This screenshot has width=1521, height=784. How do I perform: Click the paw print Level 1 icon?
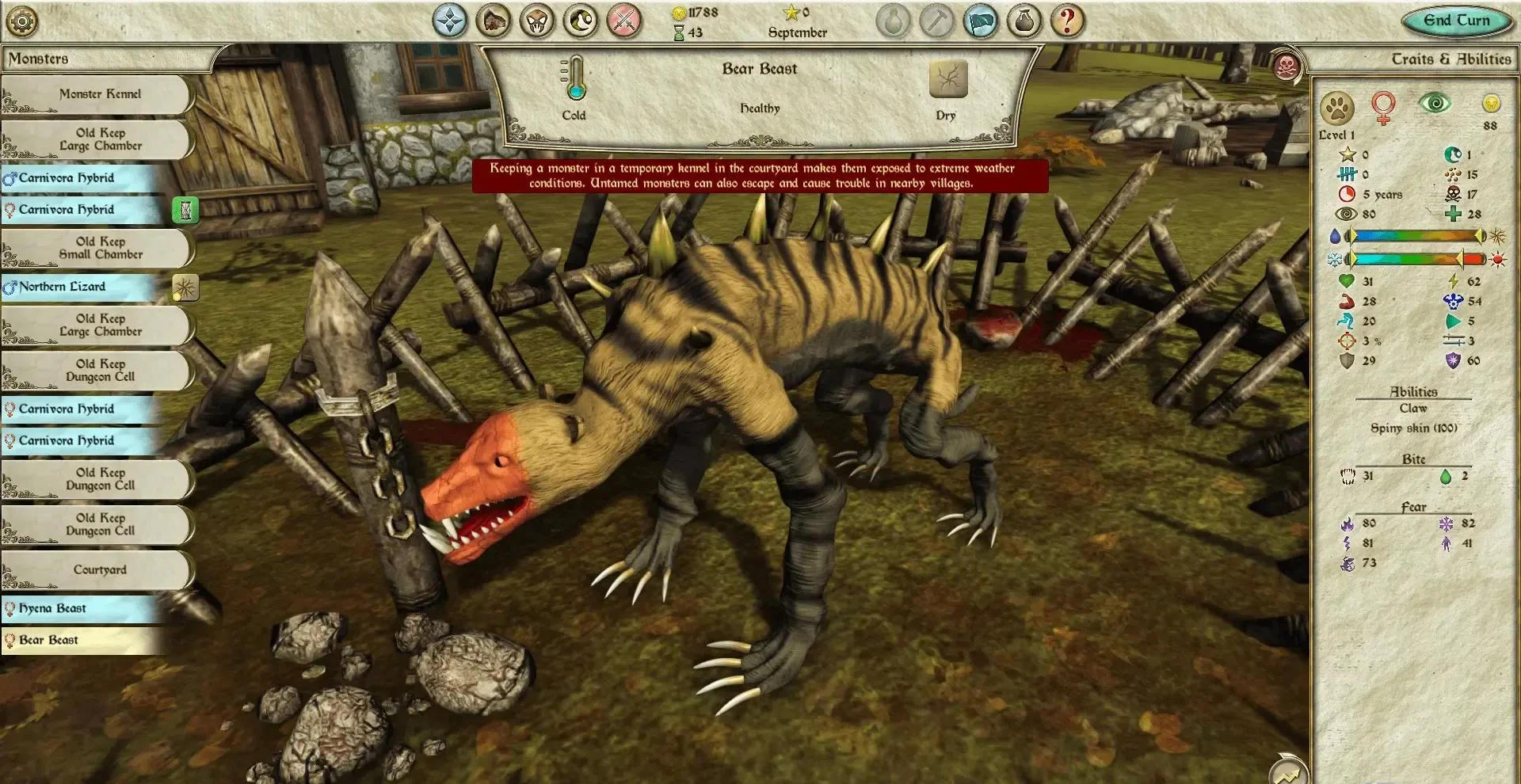click(1337, 107)
